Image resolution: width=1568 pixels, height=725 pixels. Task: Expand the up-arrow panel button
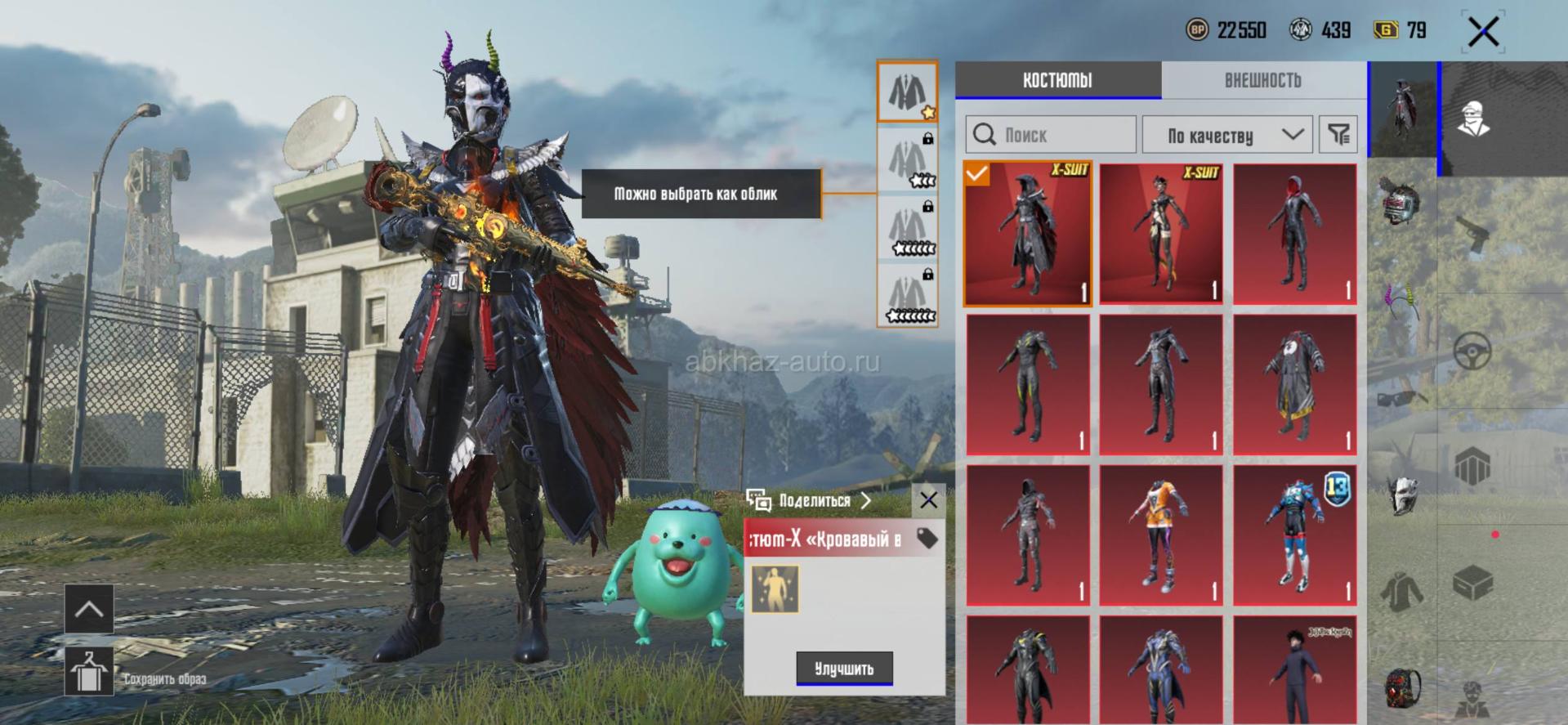89,609
